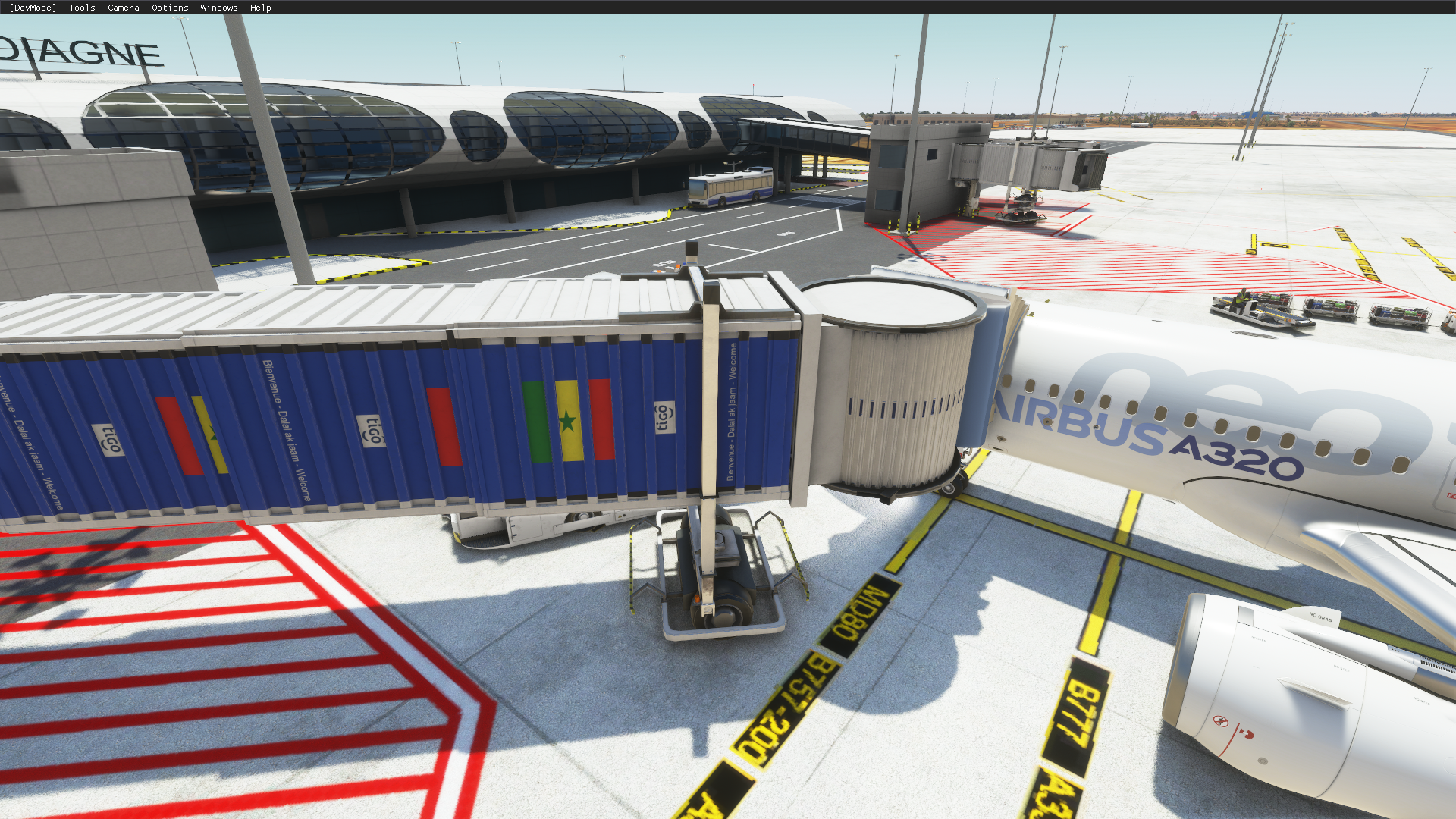Open the Options menu
This screenshot has height=819, width=1456.
[x=170, y=8]
